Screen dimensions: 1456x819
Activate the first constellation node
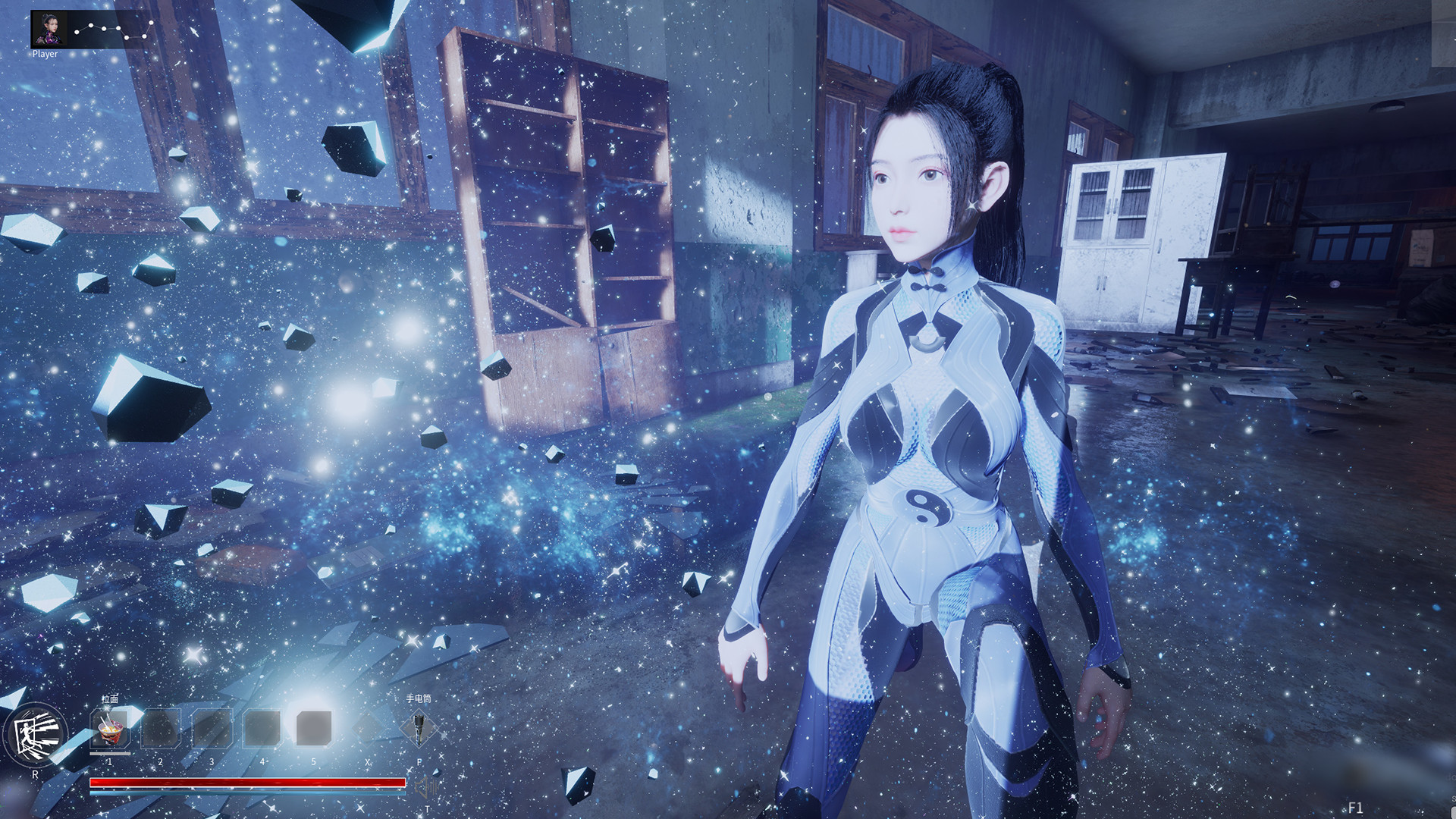pyautogui.click(x=77, y=33)
